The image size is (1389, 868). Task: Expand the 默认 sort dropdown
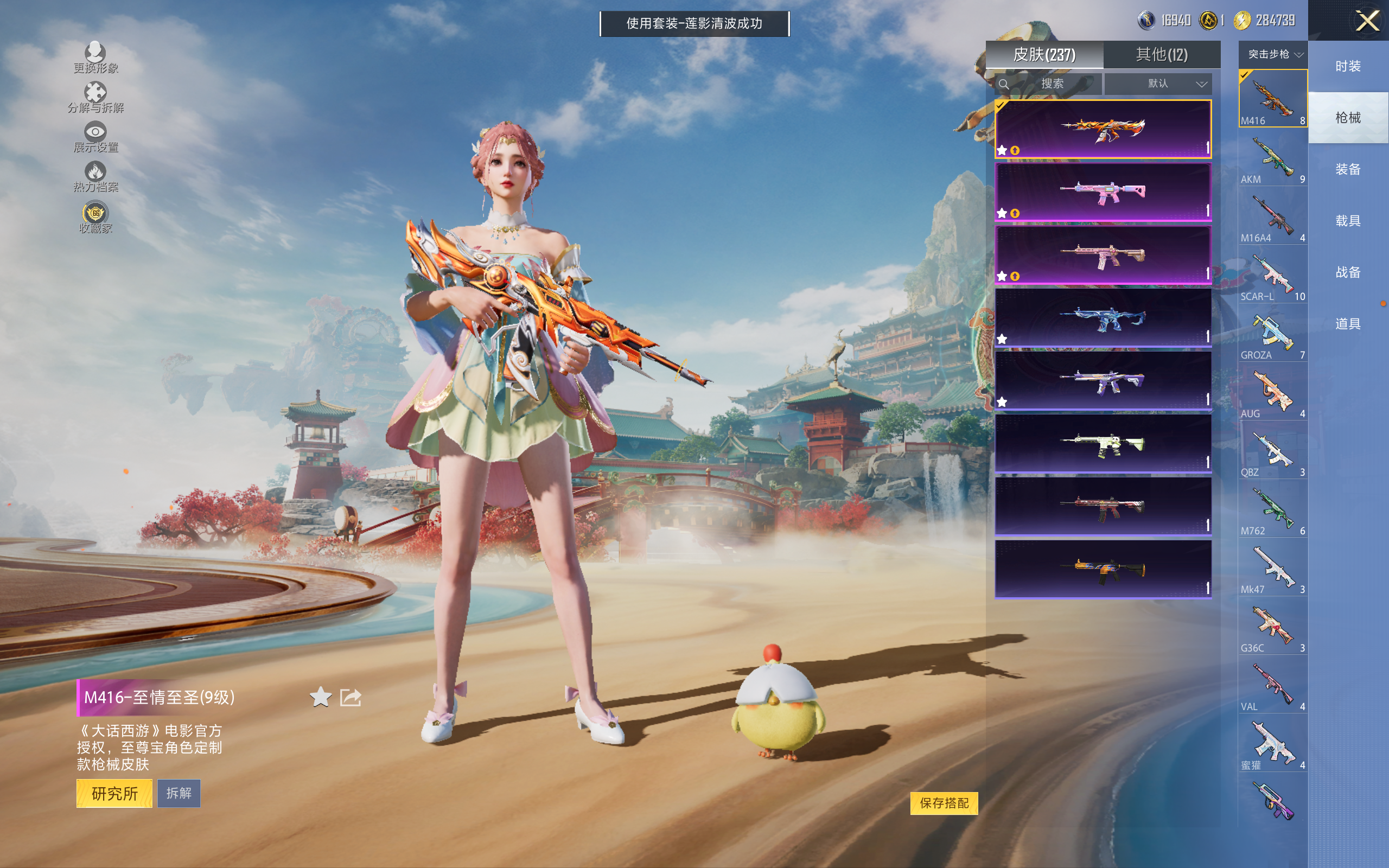coord(1158,84)
